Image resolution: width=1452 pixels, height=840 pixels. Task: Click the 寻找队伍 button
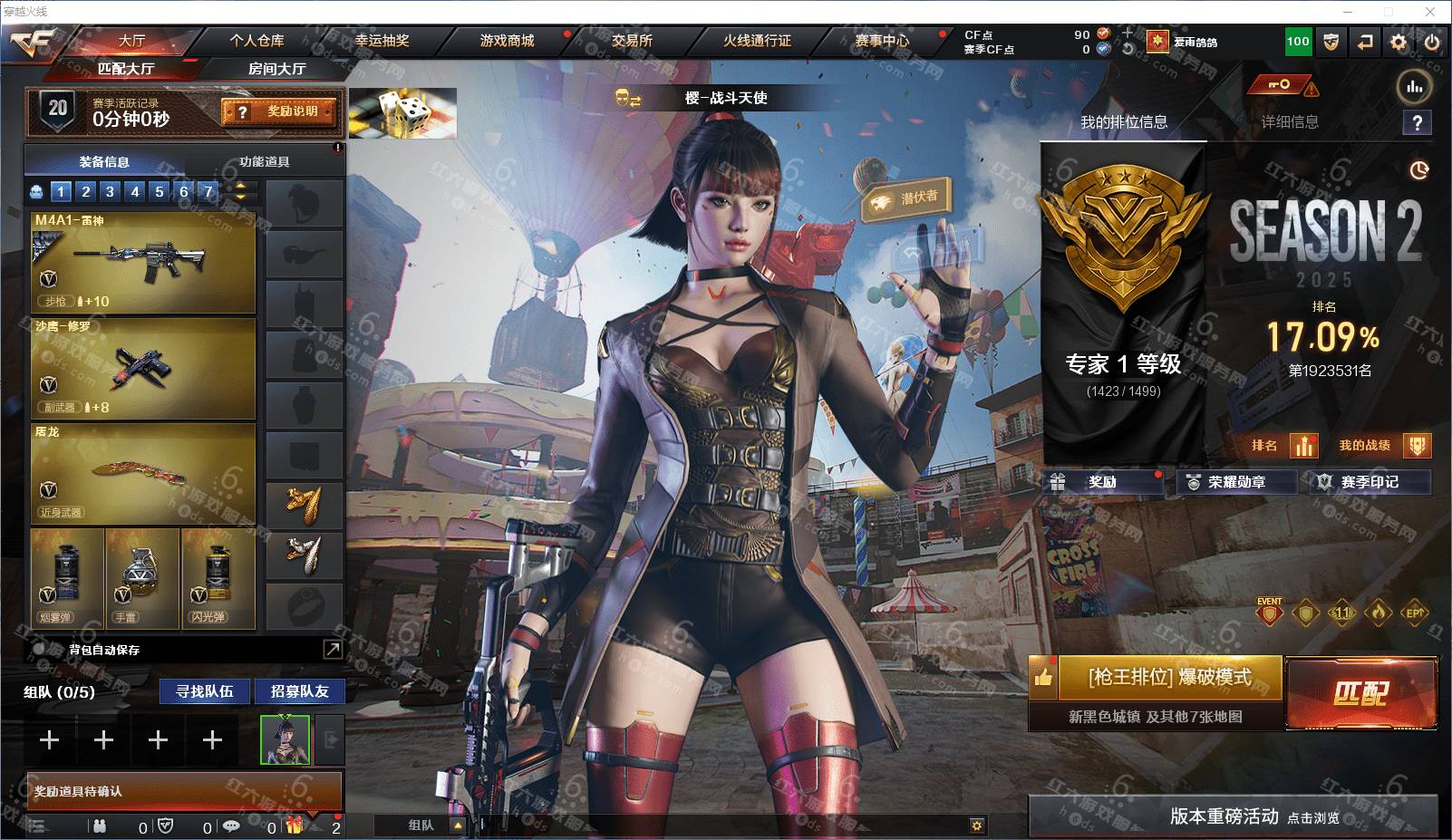coord(205,691)
